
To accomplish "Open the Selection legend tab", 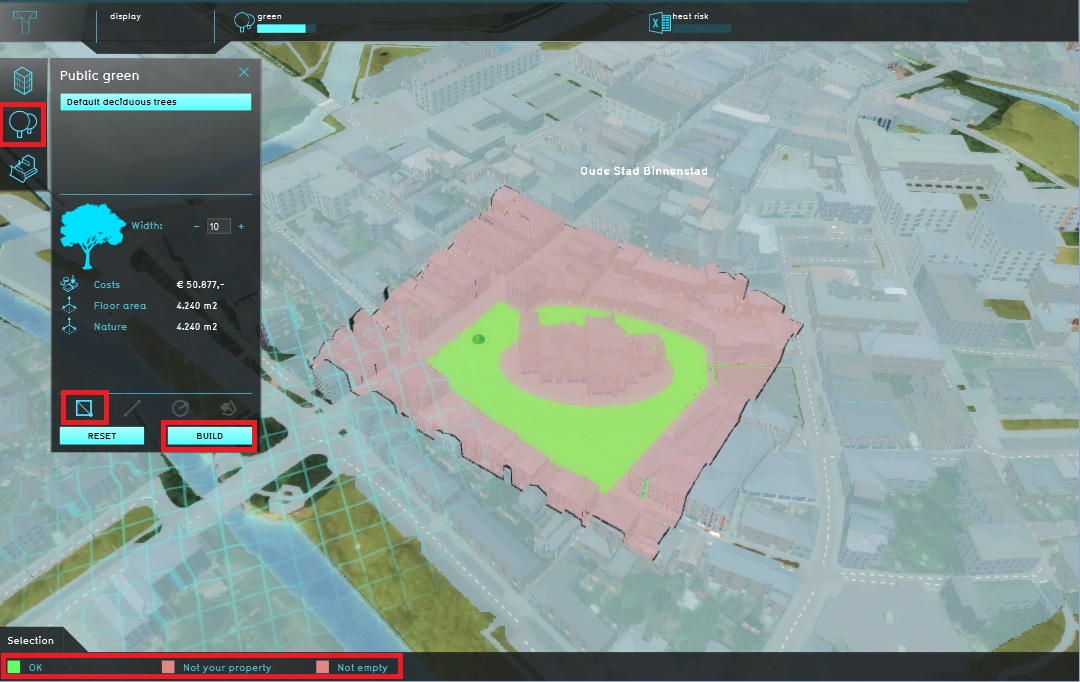I will pos(31,640).
